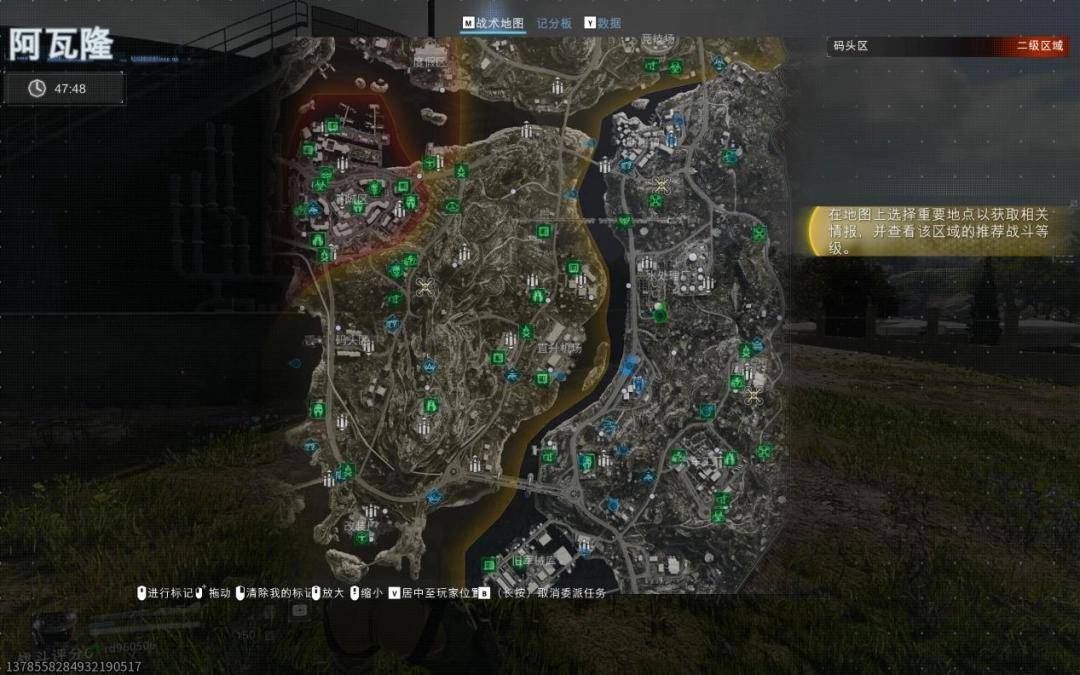Switch to the 记分板 scoreboard tab
This screenshot has width=1080, height=675.
point(554,23)
